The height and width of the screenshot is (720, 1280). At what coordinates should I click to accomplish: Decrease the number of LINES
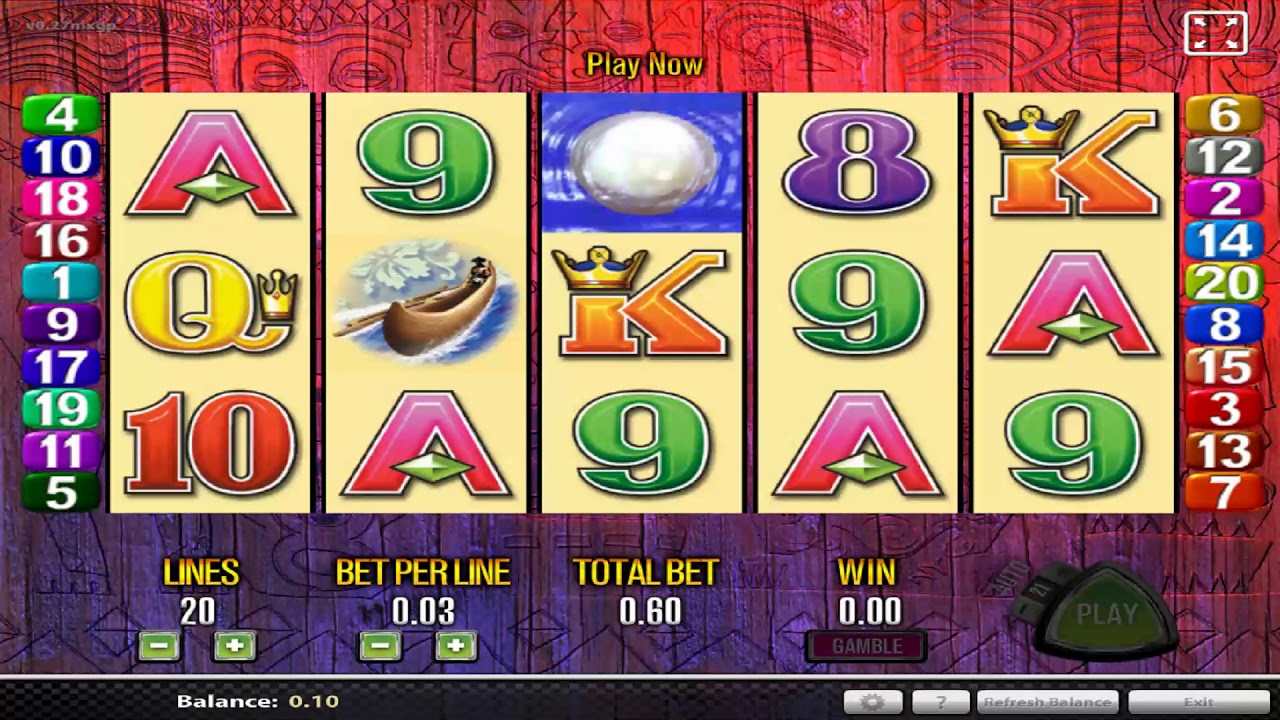coord(159,646)
